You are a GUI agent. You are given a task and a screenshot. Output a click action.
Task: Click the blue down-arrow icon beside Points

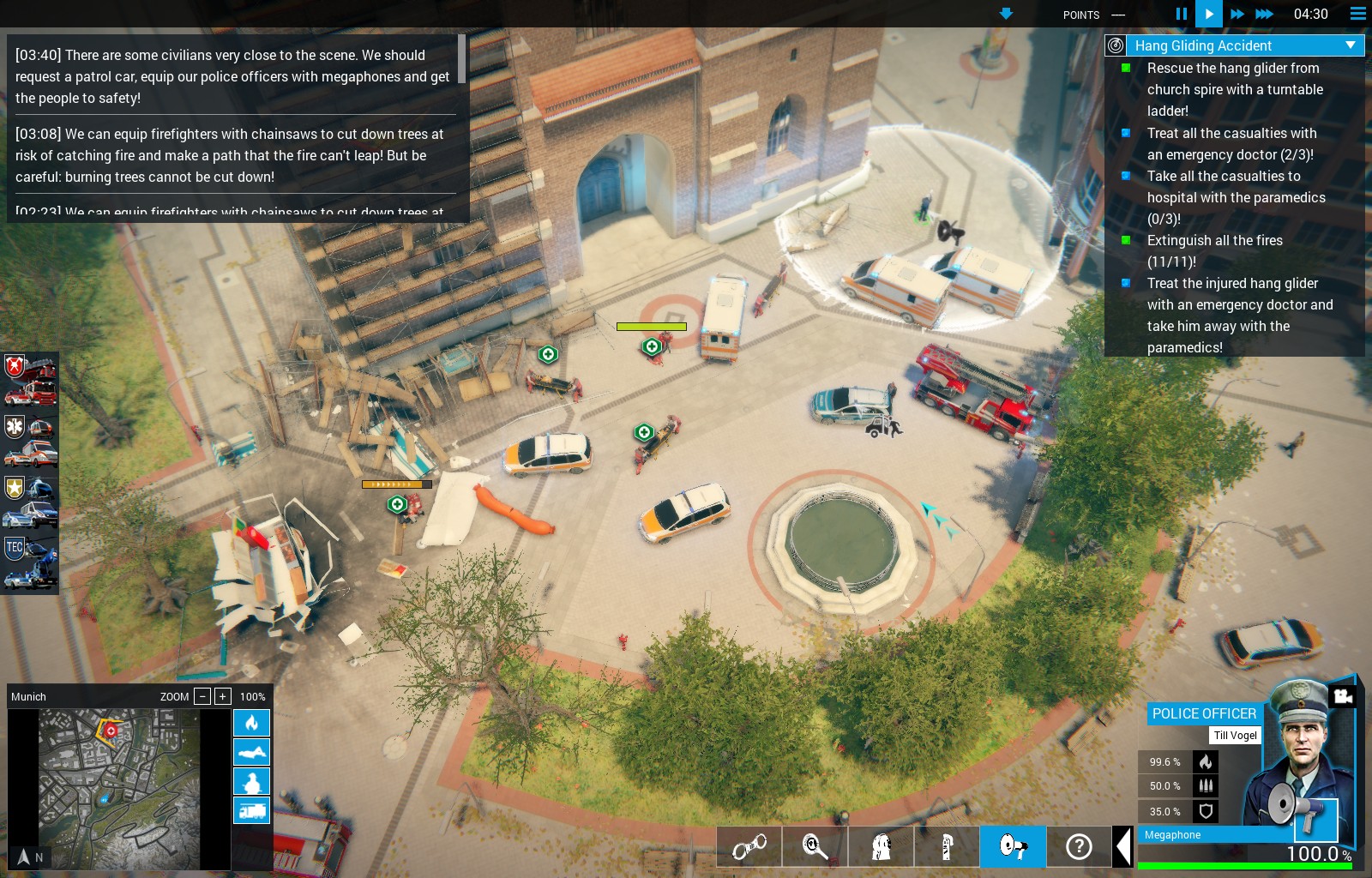coord(1006,14)
